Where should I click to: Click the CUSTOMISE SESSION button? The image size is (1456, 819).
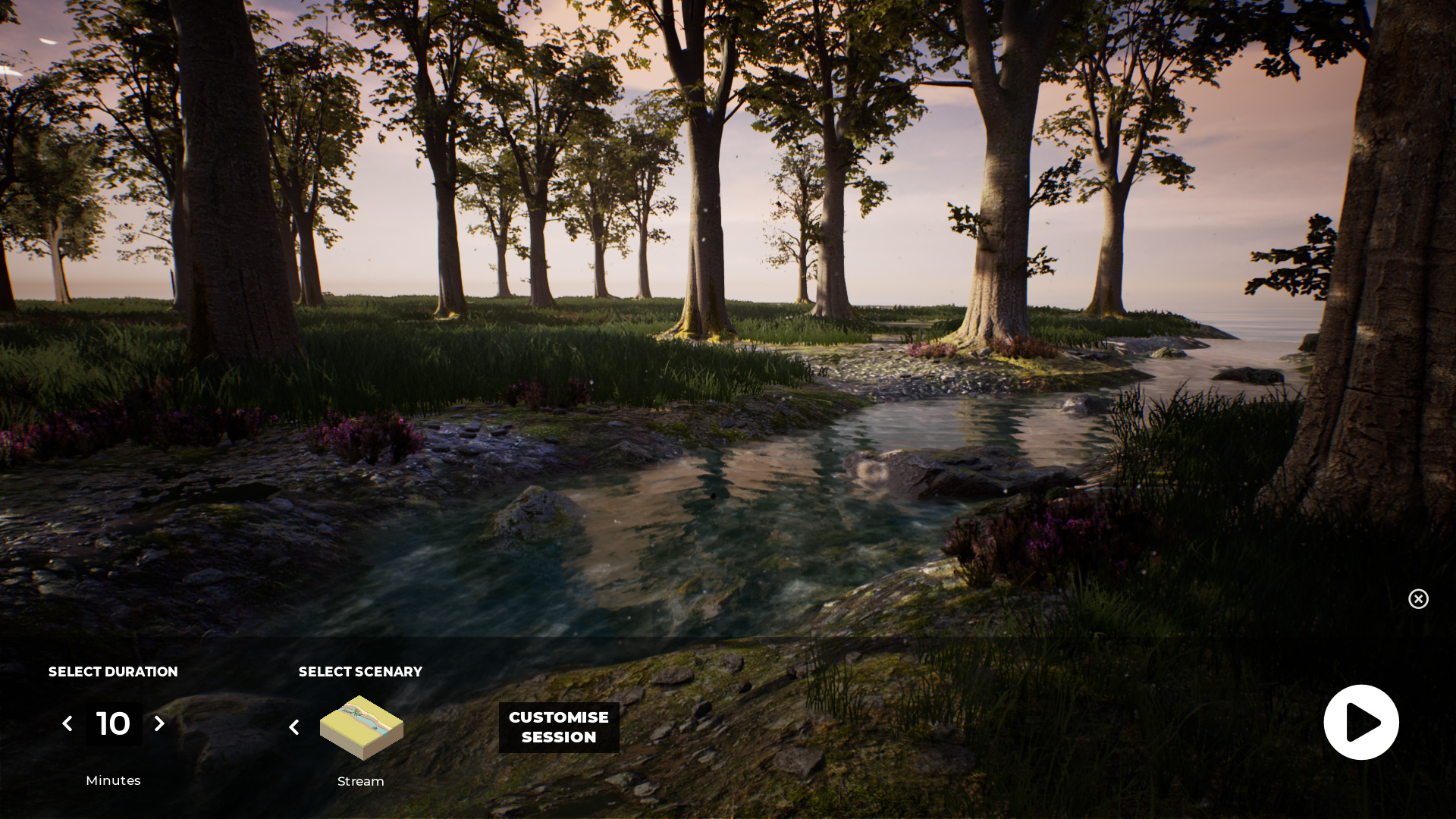[x=559, y=727]
